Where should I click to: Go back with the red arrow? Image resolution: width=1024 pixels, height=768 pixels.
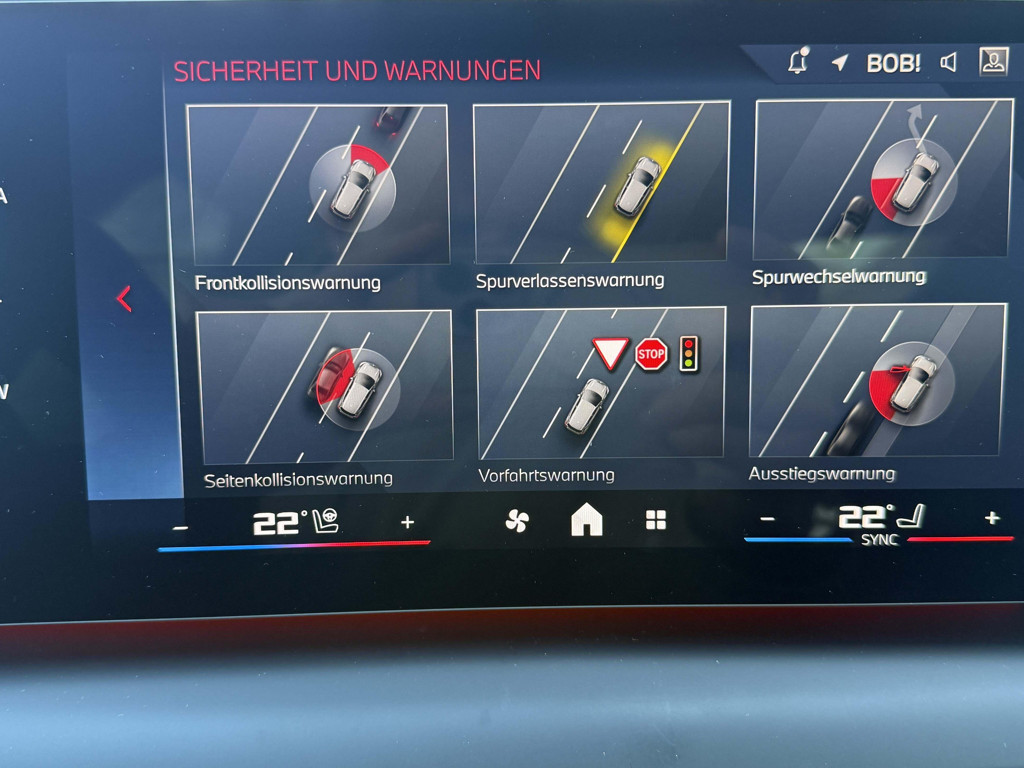(124, 298)
